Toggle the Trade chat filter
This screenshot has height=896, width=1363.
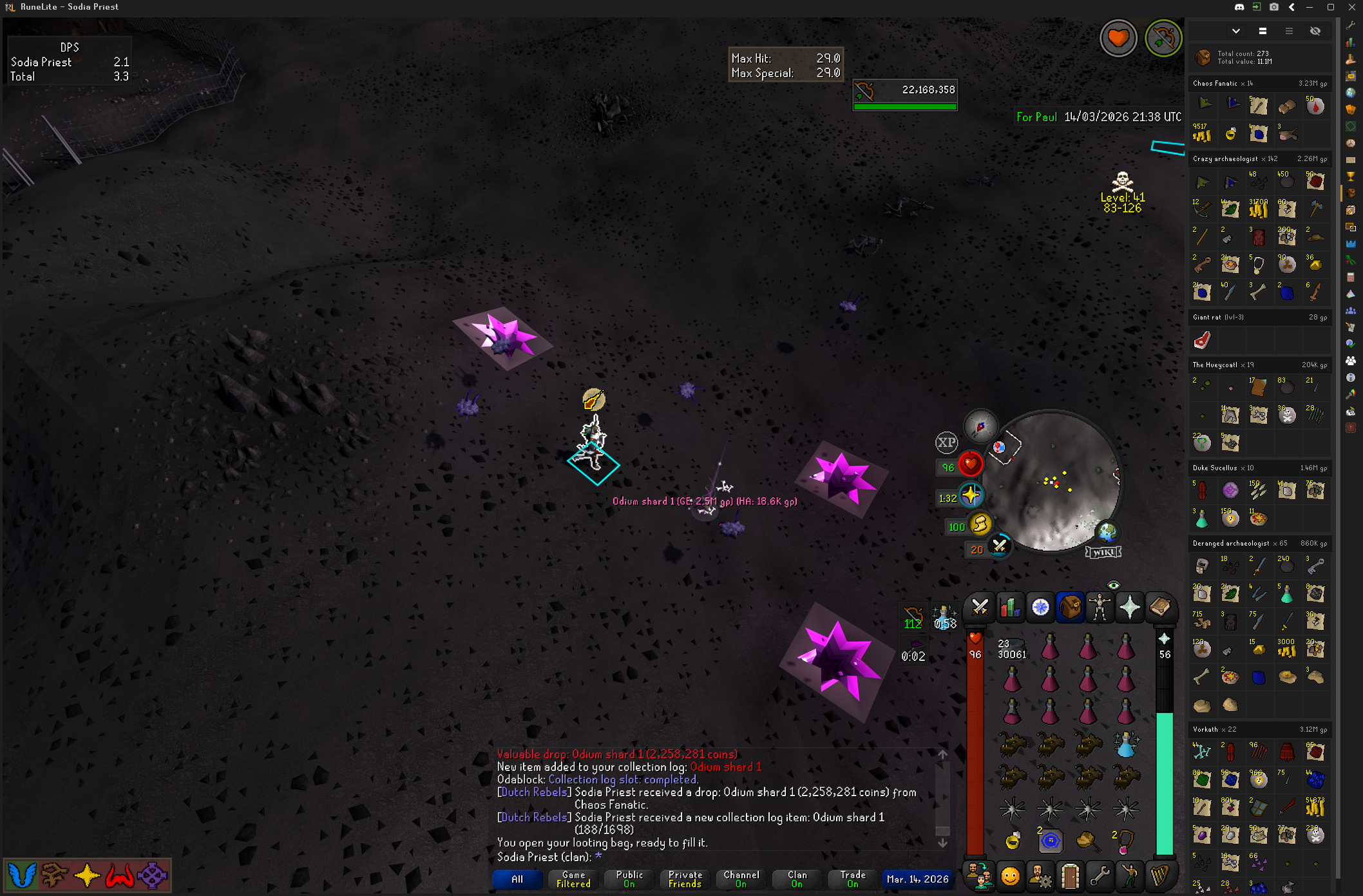[852, 879]
